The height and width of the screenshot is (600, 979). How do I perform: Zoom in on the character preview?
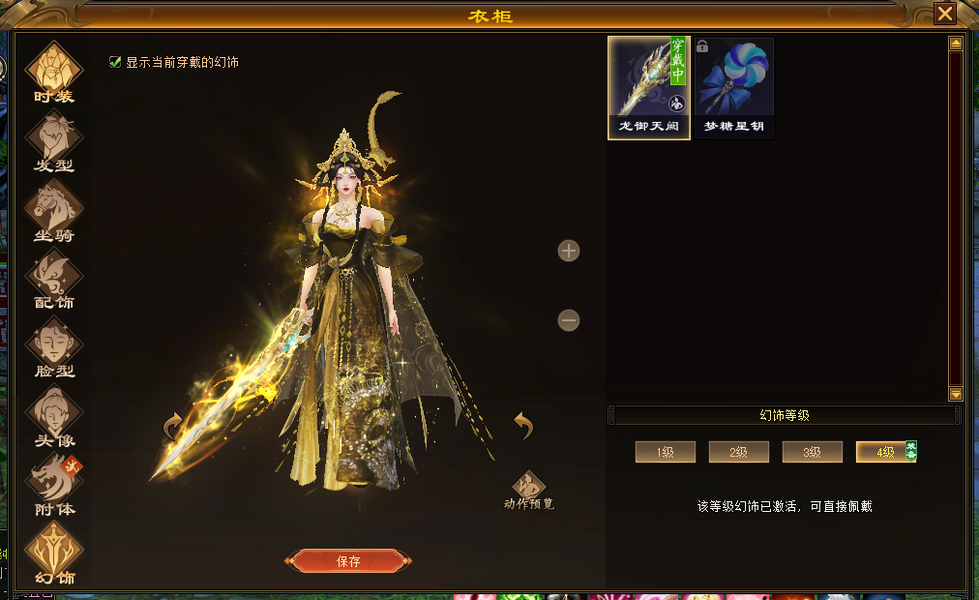coord(569,251)
